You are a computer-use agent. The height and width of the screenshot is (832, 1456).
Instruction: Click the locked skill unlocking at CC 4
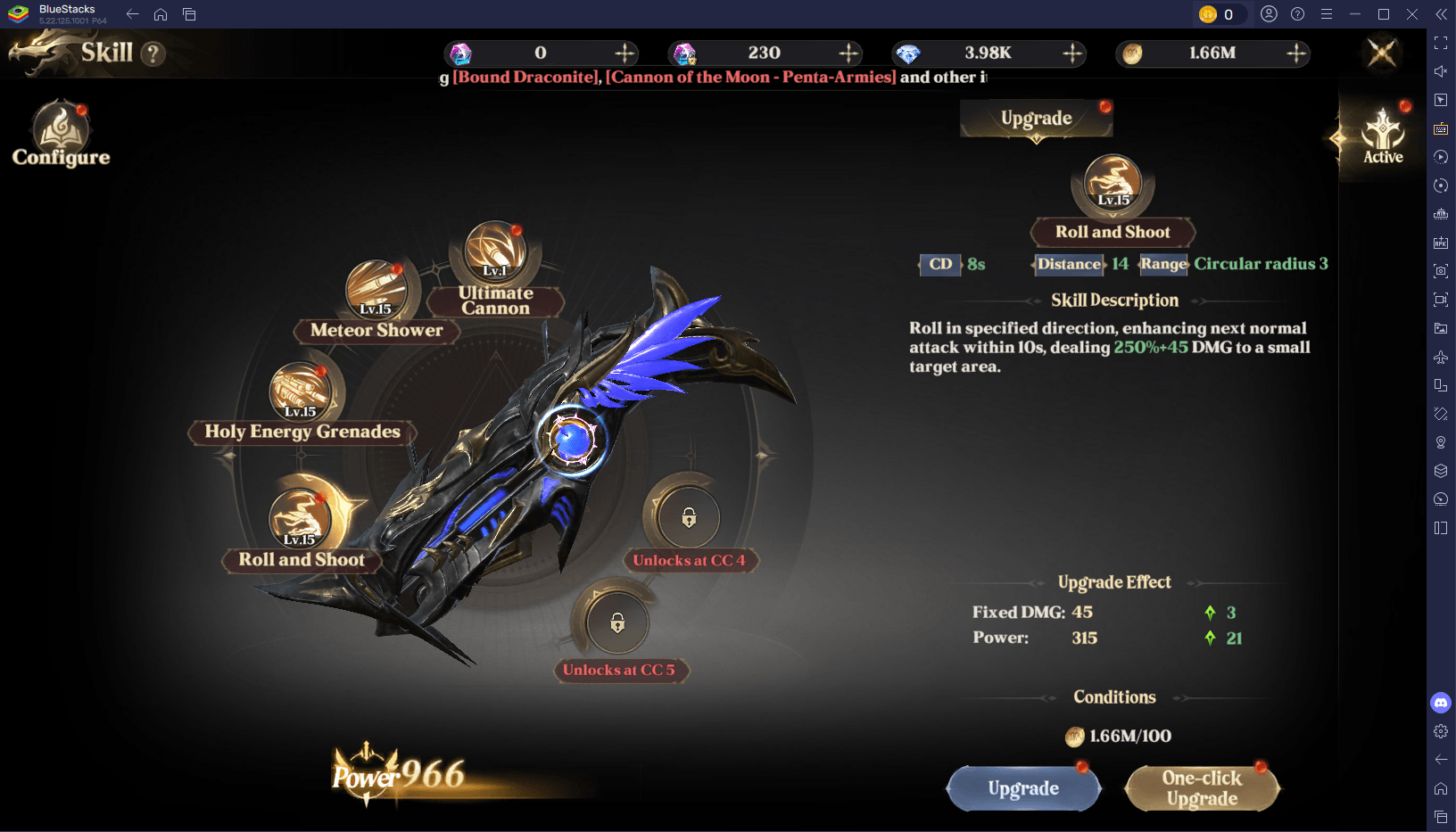689,518
